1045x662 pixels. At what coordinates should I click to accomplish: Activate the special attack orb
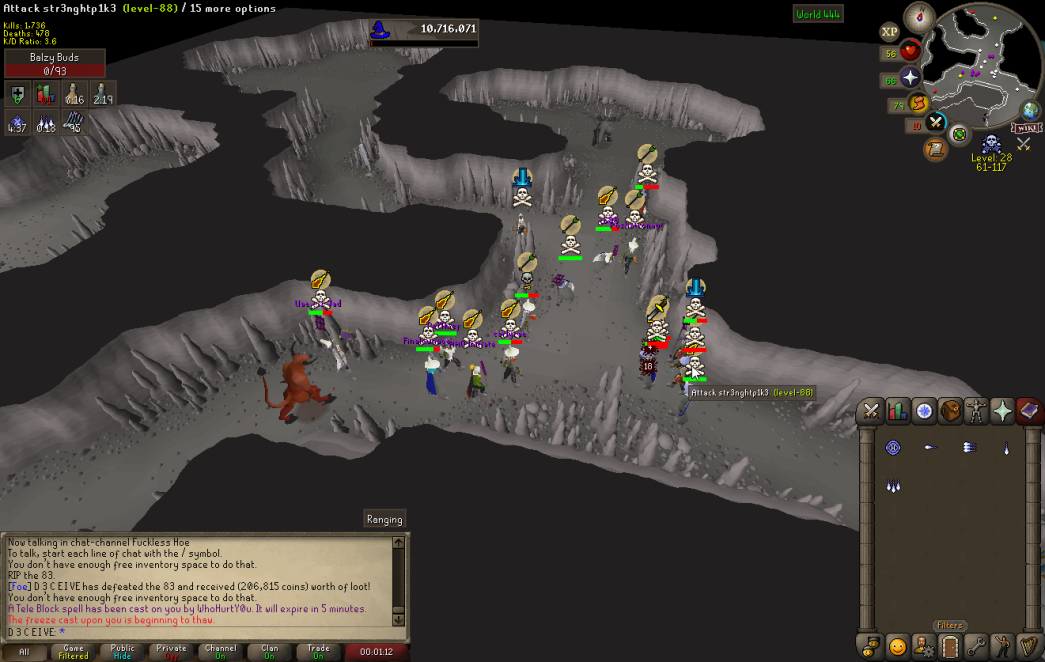pyautogui.click(x=936, y=124)
